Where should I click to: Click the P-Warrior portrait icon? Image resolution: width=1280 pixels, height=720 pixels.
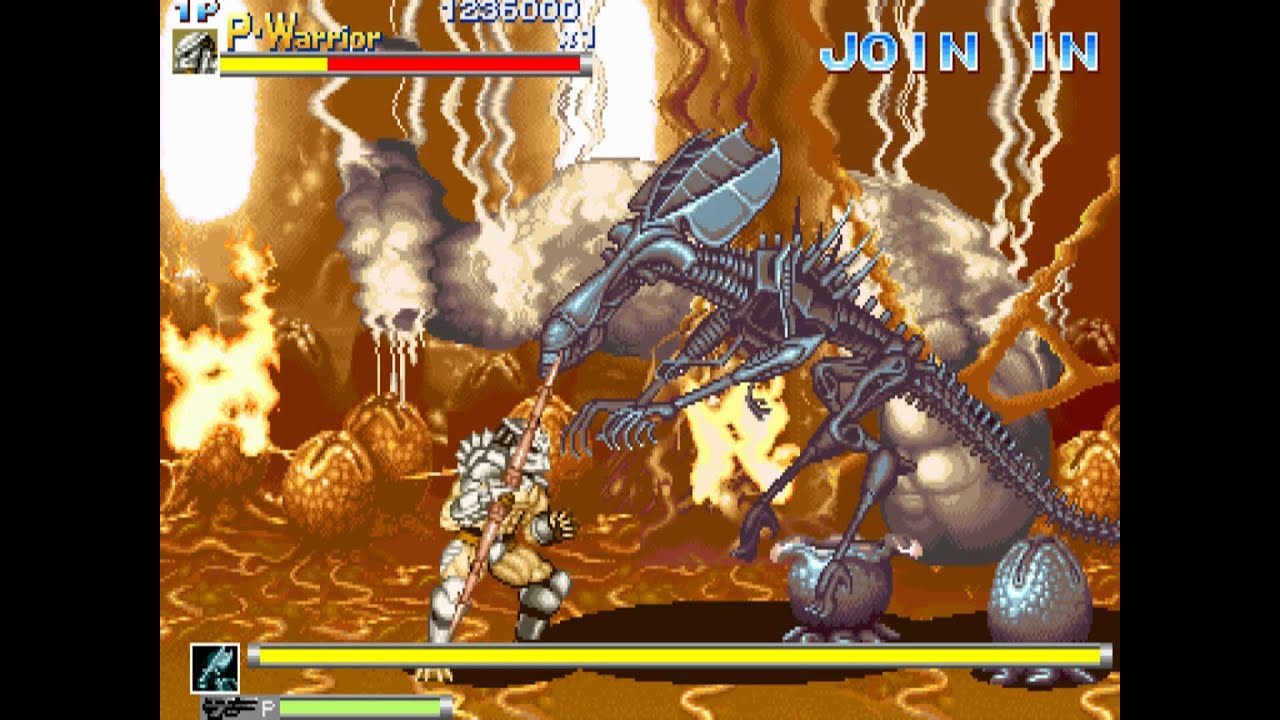[196, 52]
